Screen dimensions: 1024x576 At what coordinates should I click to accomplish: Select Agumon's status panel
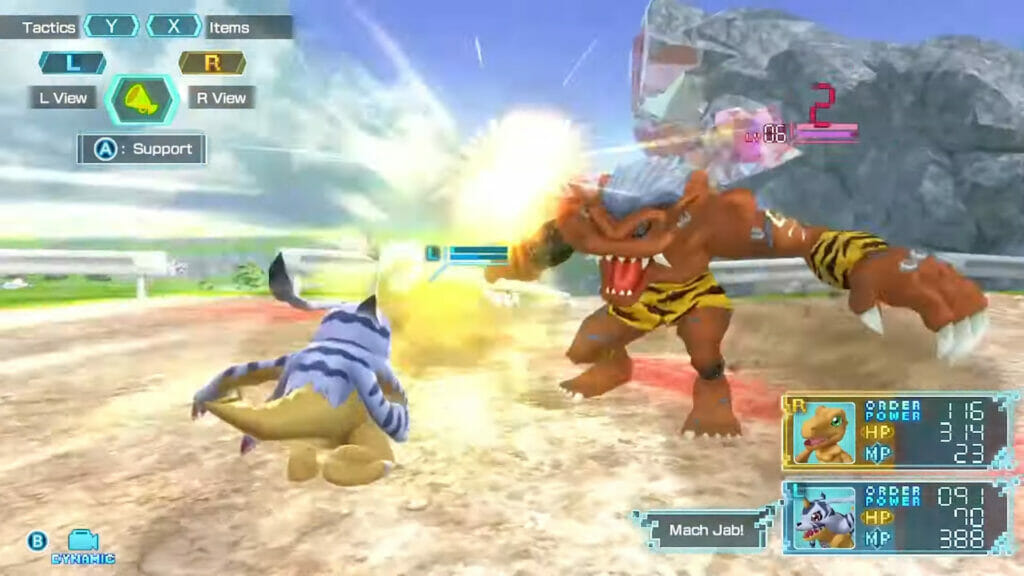[x=900, y=431]
